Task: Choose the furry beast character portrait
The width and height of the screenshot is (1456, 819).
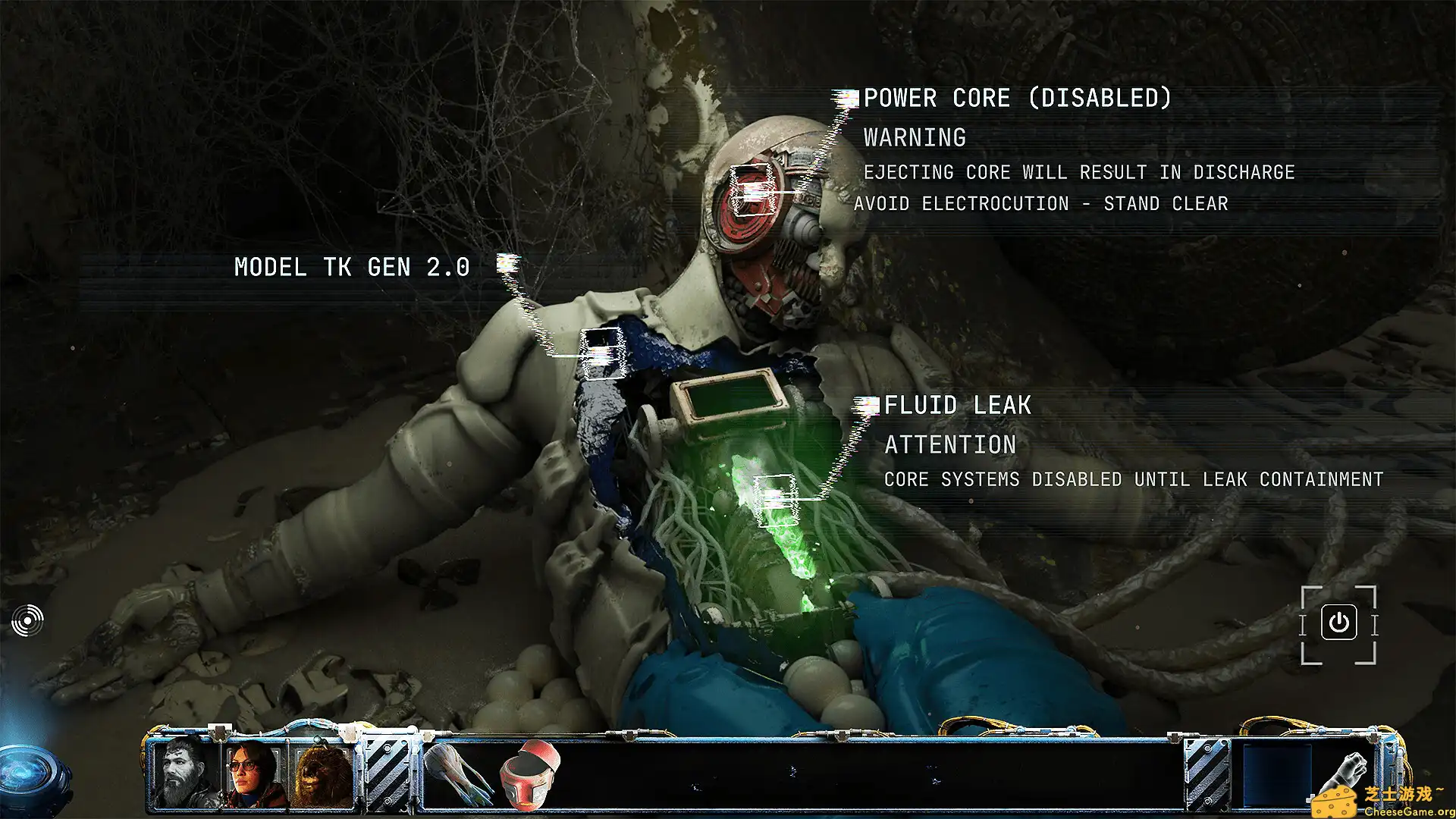Action: pyautogui.click(x=323, y=775)
